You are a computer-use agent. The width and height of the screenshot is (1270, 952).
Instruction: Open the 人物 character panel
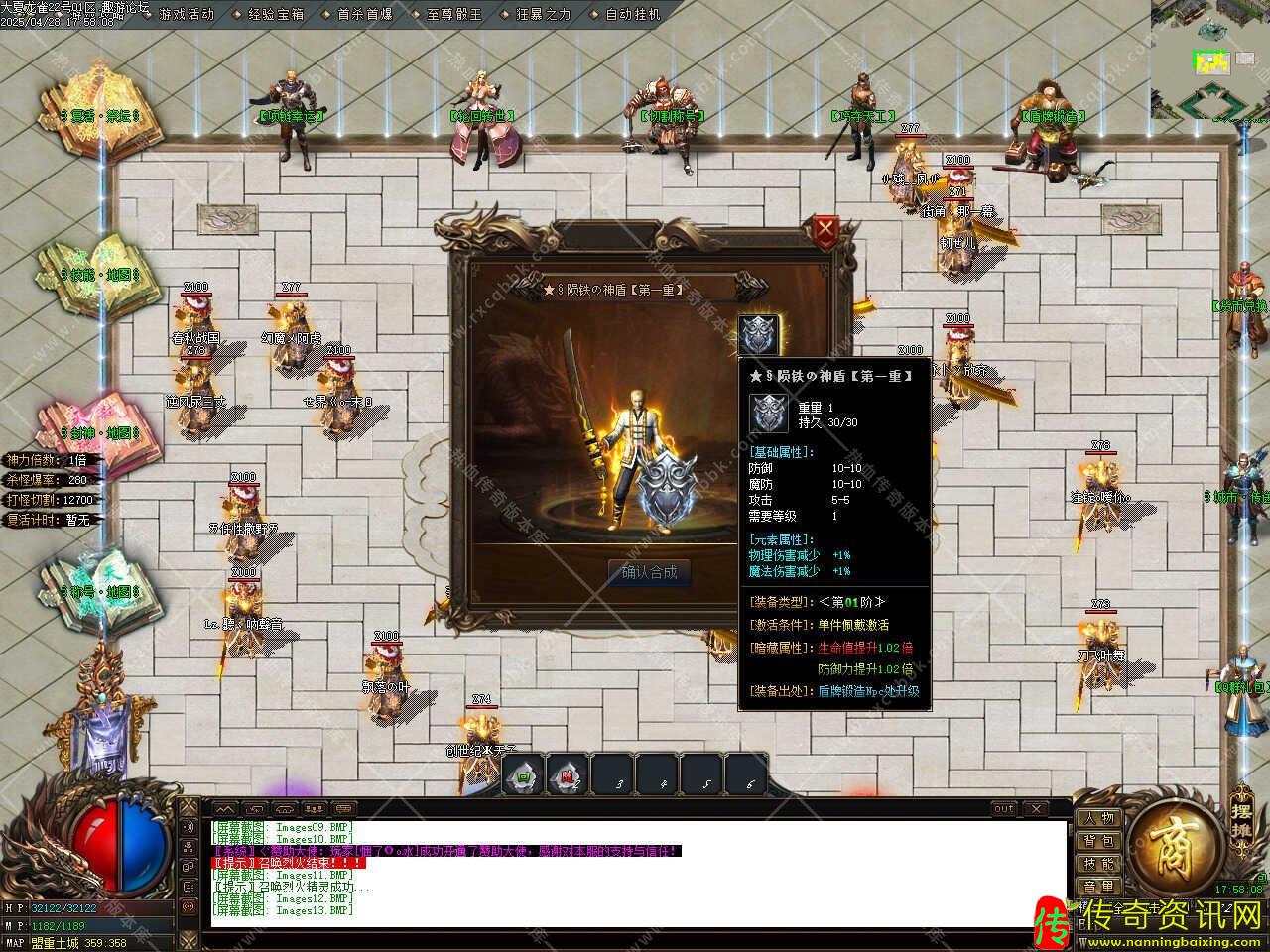[1098, 818]
